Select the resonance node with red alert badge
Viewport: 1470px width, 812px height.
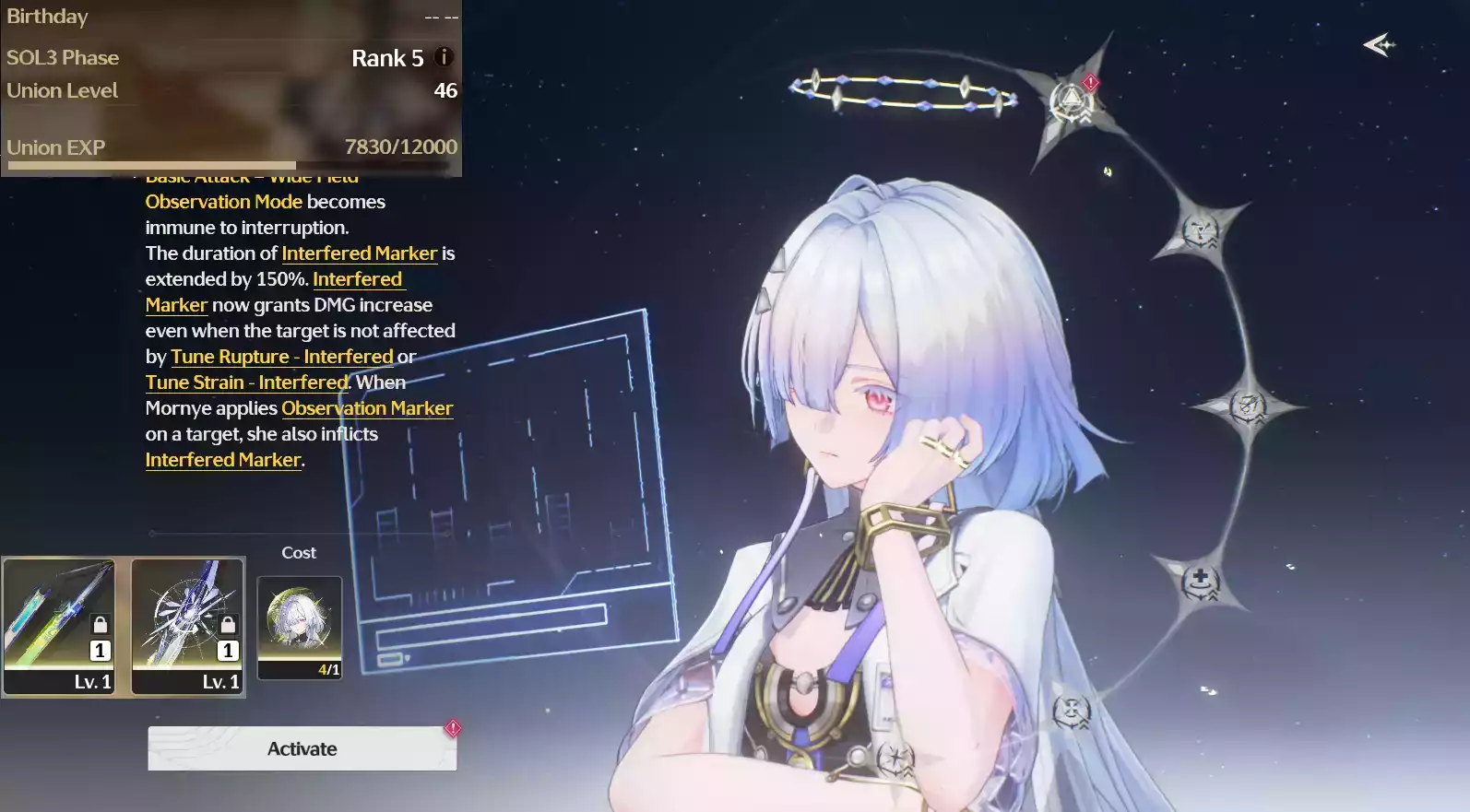click(x=1071, y=100)
